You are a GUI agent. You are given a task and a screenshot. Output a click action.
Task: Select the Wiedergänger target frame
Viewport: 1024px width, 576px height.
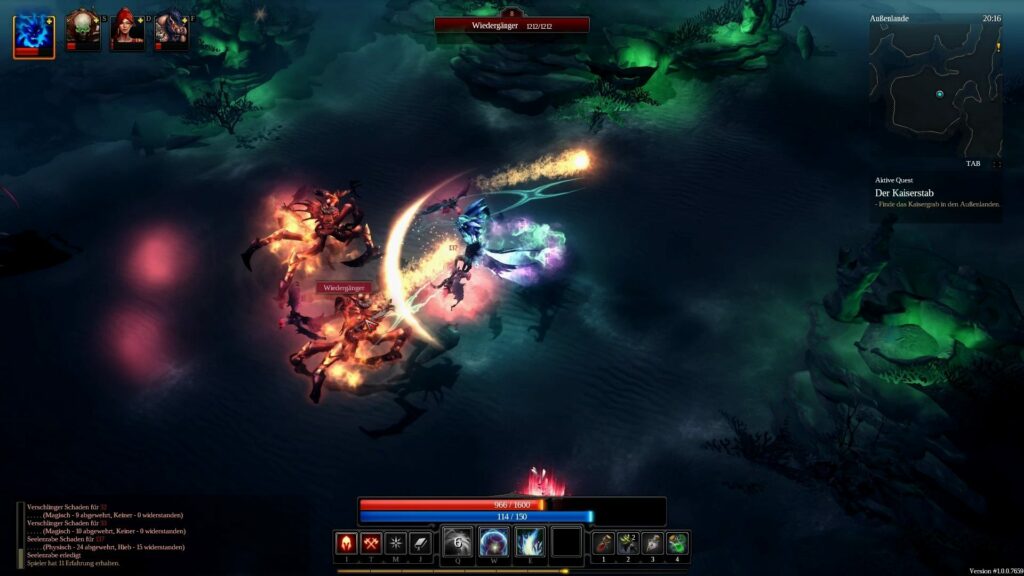coord(511,25)
